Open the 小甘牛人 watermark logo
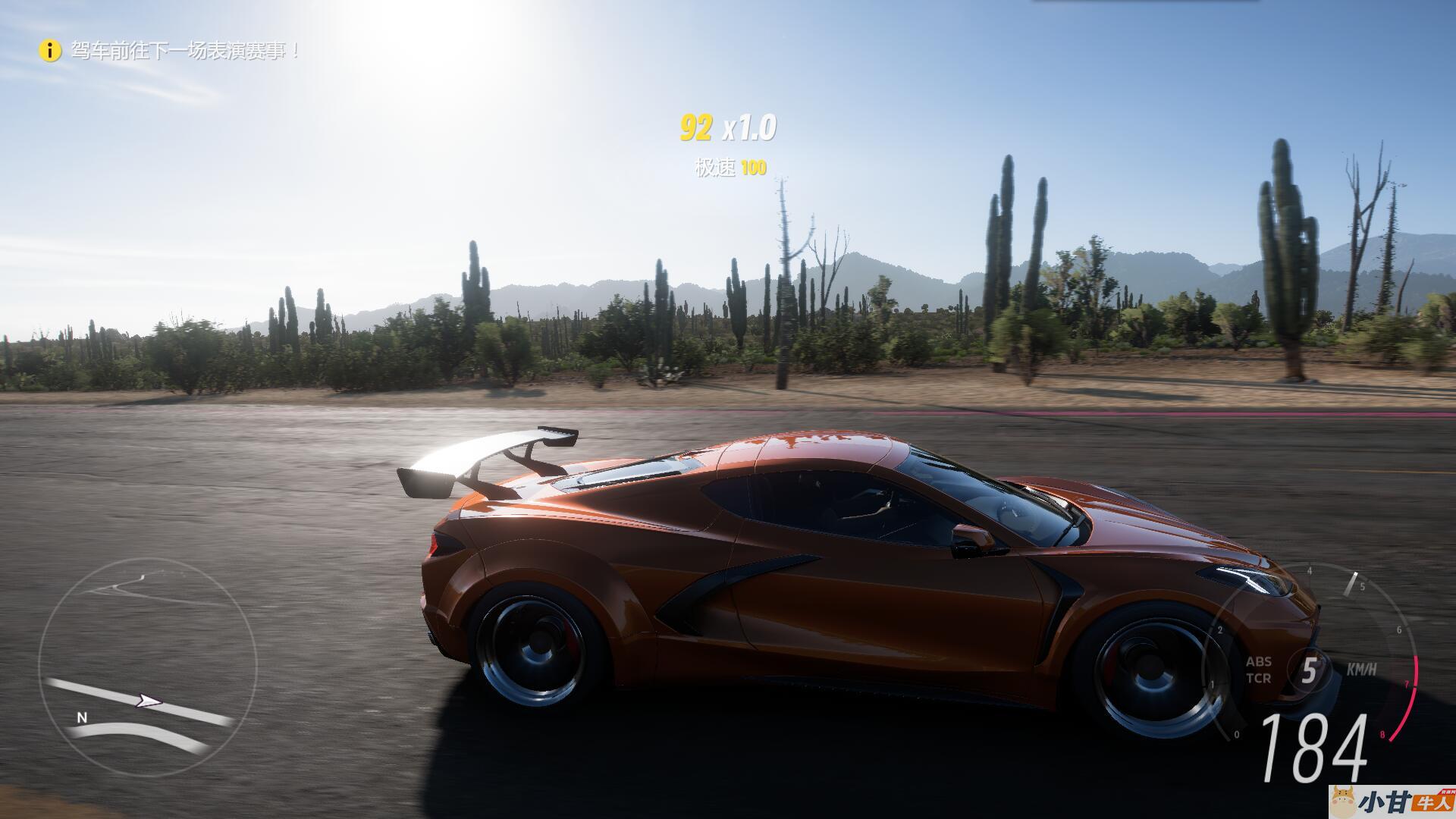The height and width of the screenshot is (819, 1456). (x=1392, y=802)
